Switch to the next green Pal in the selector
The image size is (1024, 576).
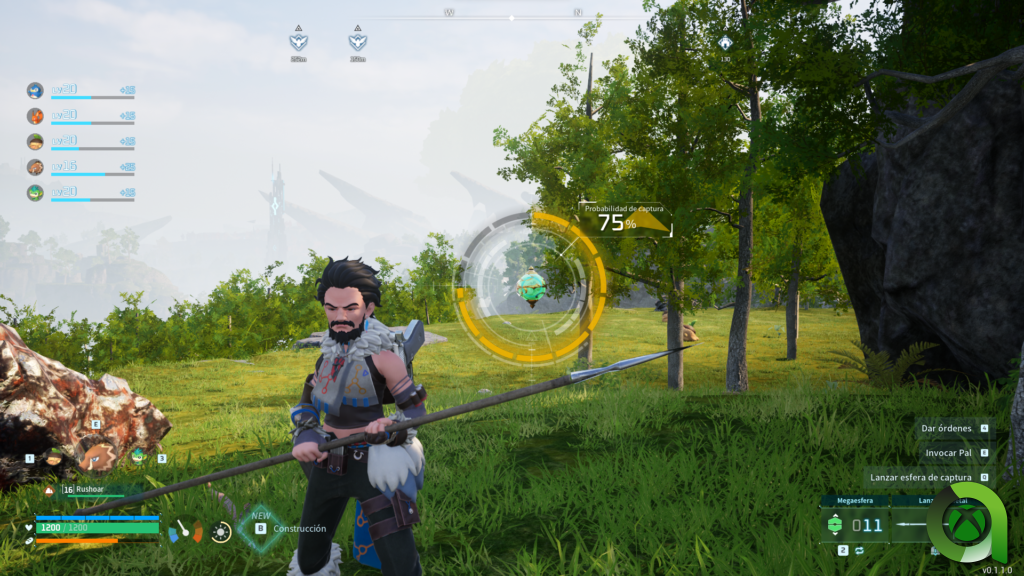click(139, 455)
